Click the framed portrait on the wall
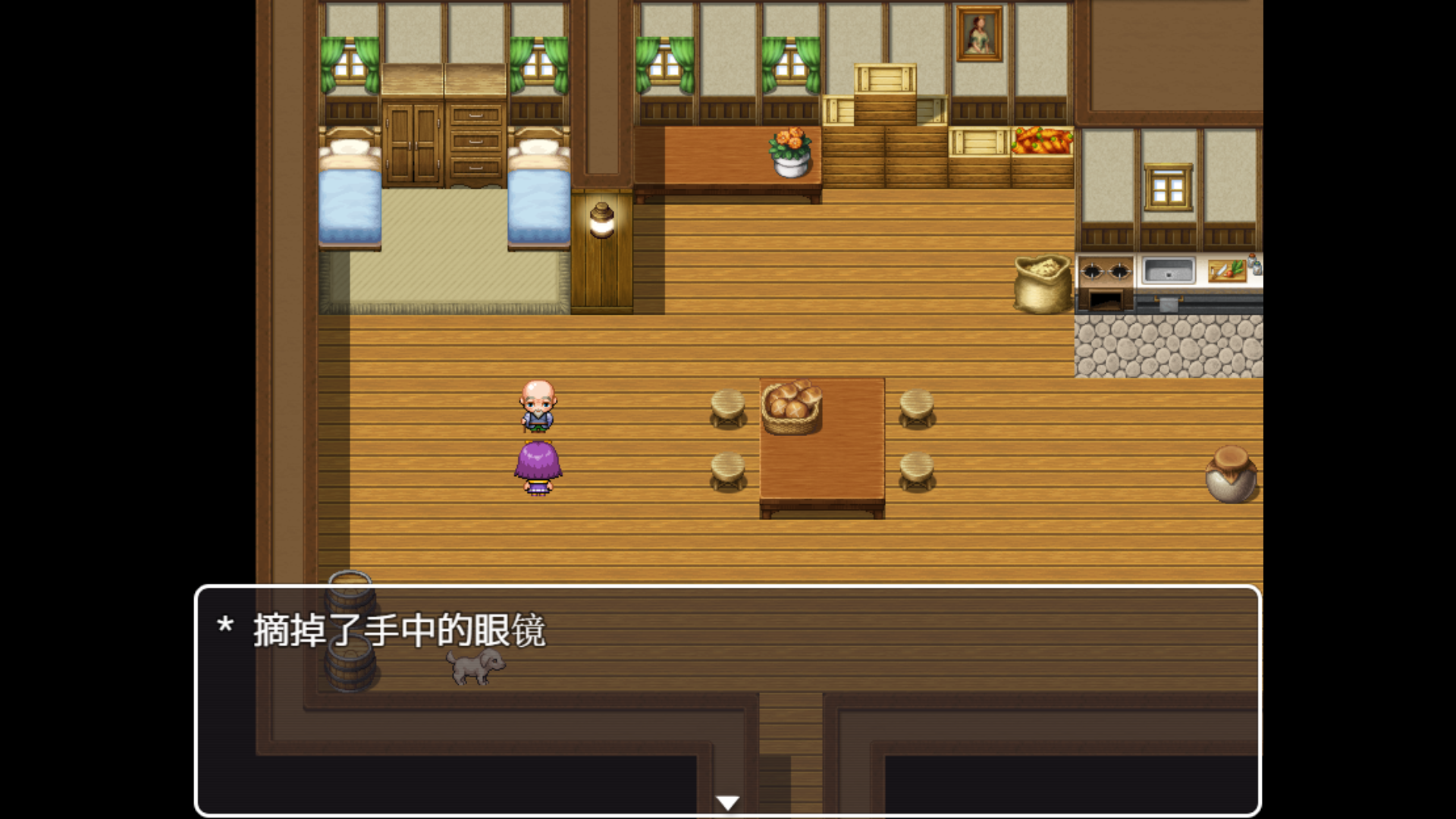1456x819 pixels. click(x=979, y=34)
